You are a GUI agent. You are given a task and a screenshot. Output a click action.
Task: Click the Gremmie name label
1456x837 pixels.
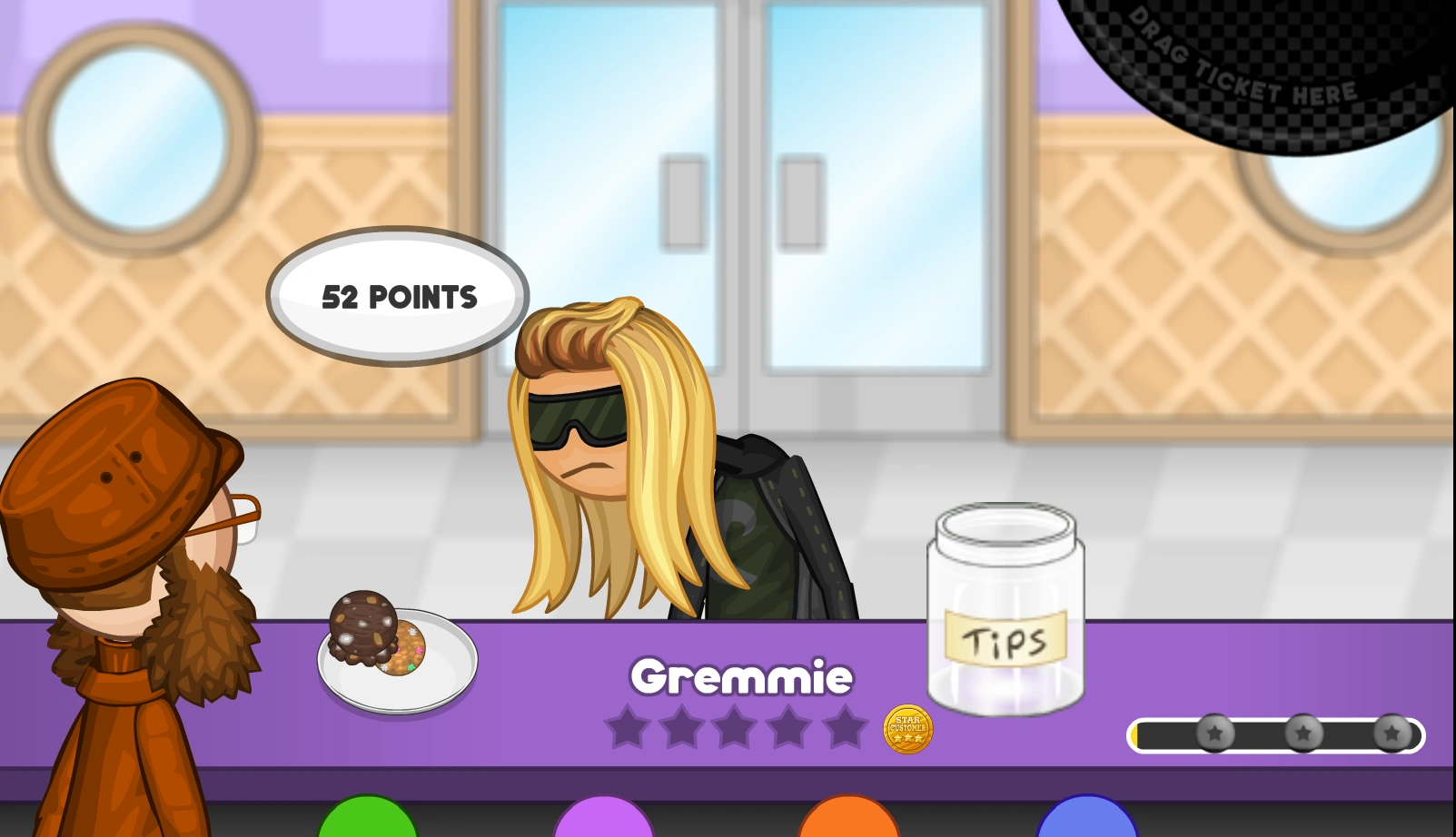(744, 676)
